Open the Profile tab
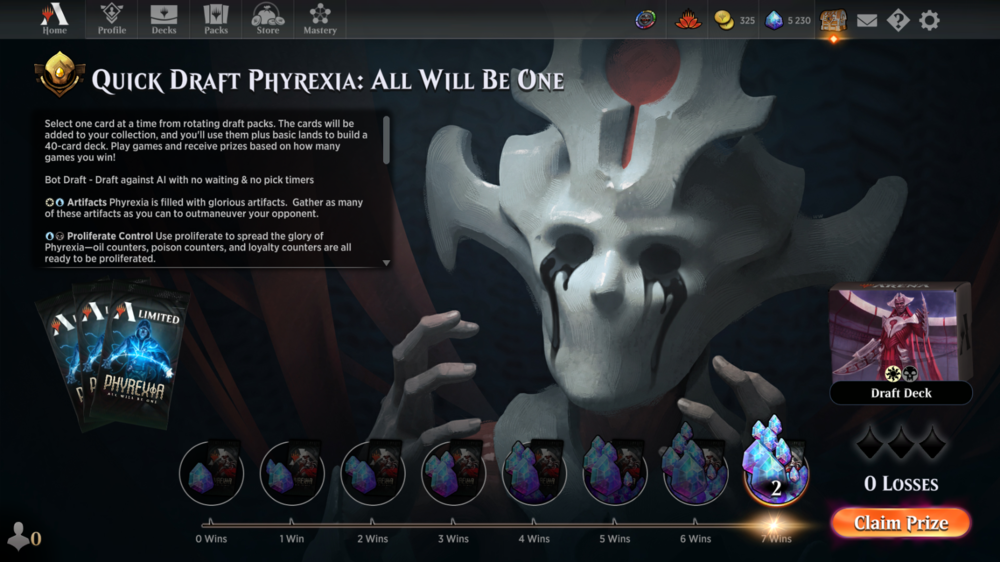The width and height of the screenshot is (1000, 562). point(112,19)
